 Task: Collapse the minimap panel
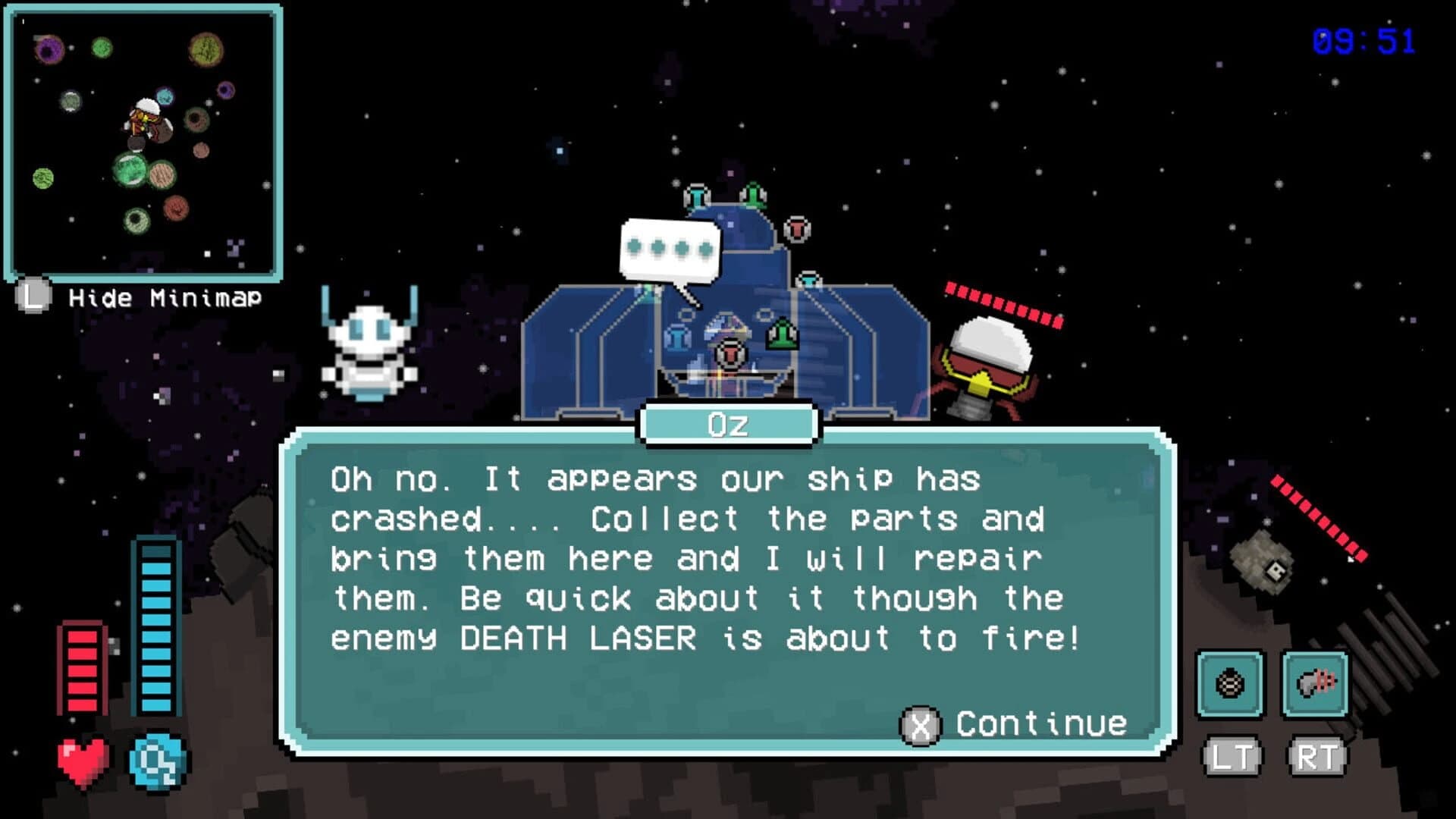(x=144, y=140)
